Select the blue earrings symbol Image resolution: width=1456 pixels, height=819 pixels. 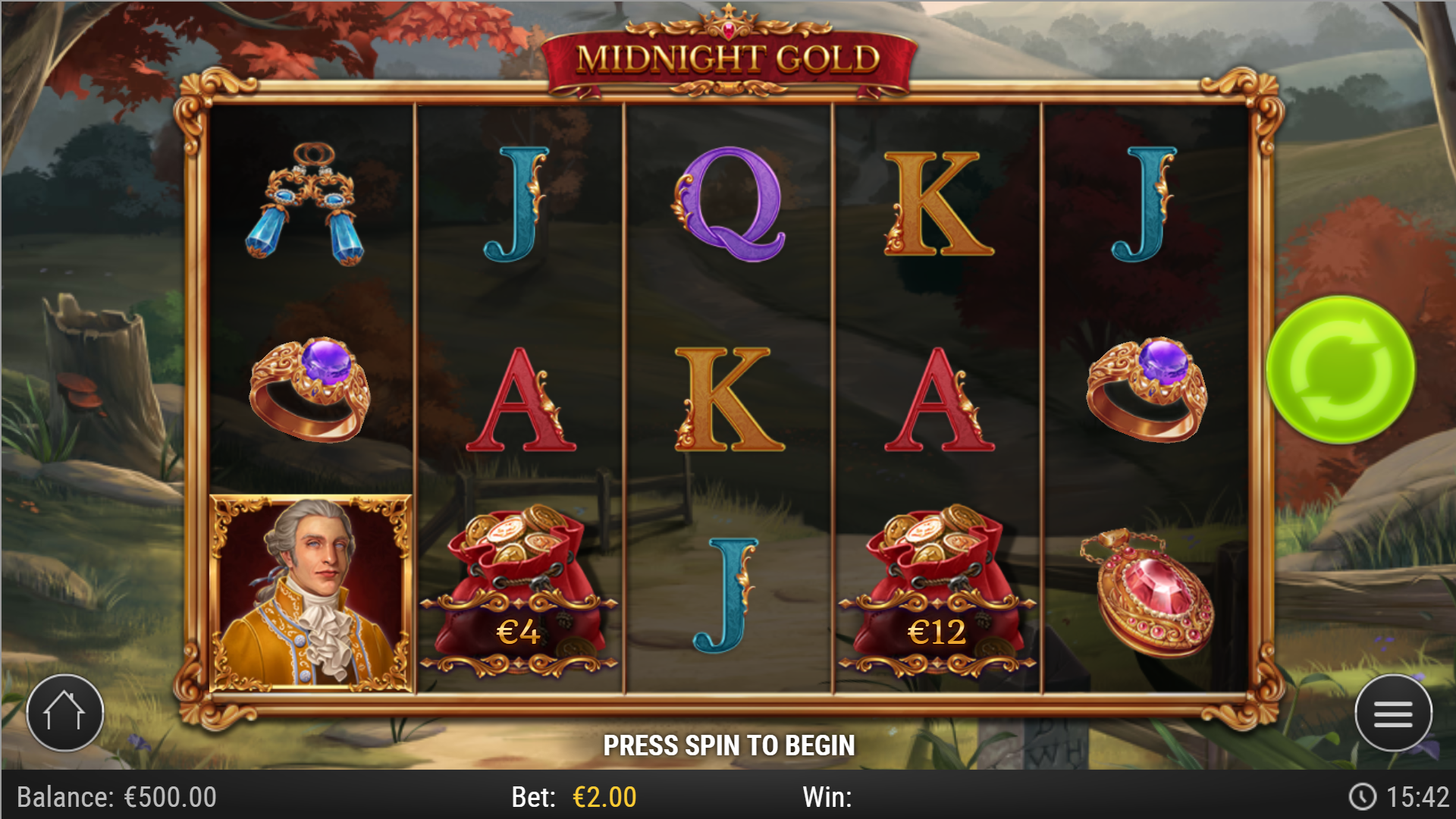click(307, 199)
